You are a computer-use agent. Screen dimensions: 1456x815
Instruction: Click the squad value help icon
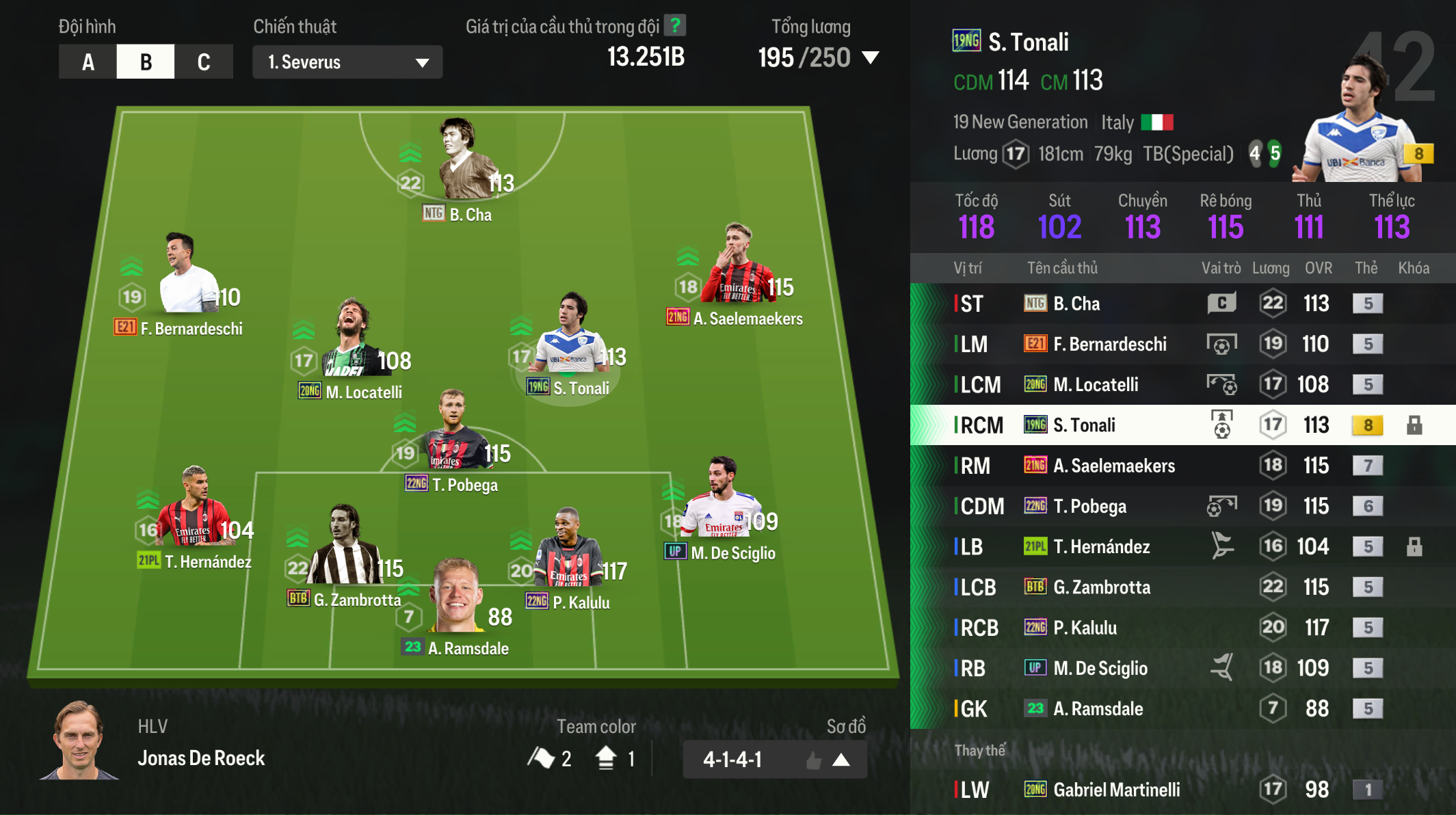pos(675,26)
